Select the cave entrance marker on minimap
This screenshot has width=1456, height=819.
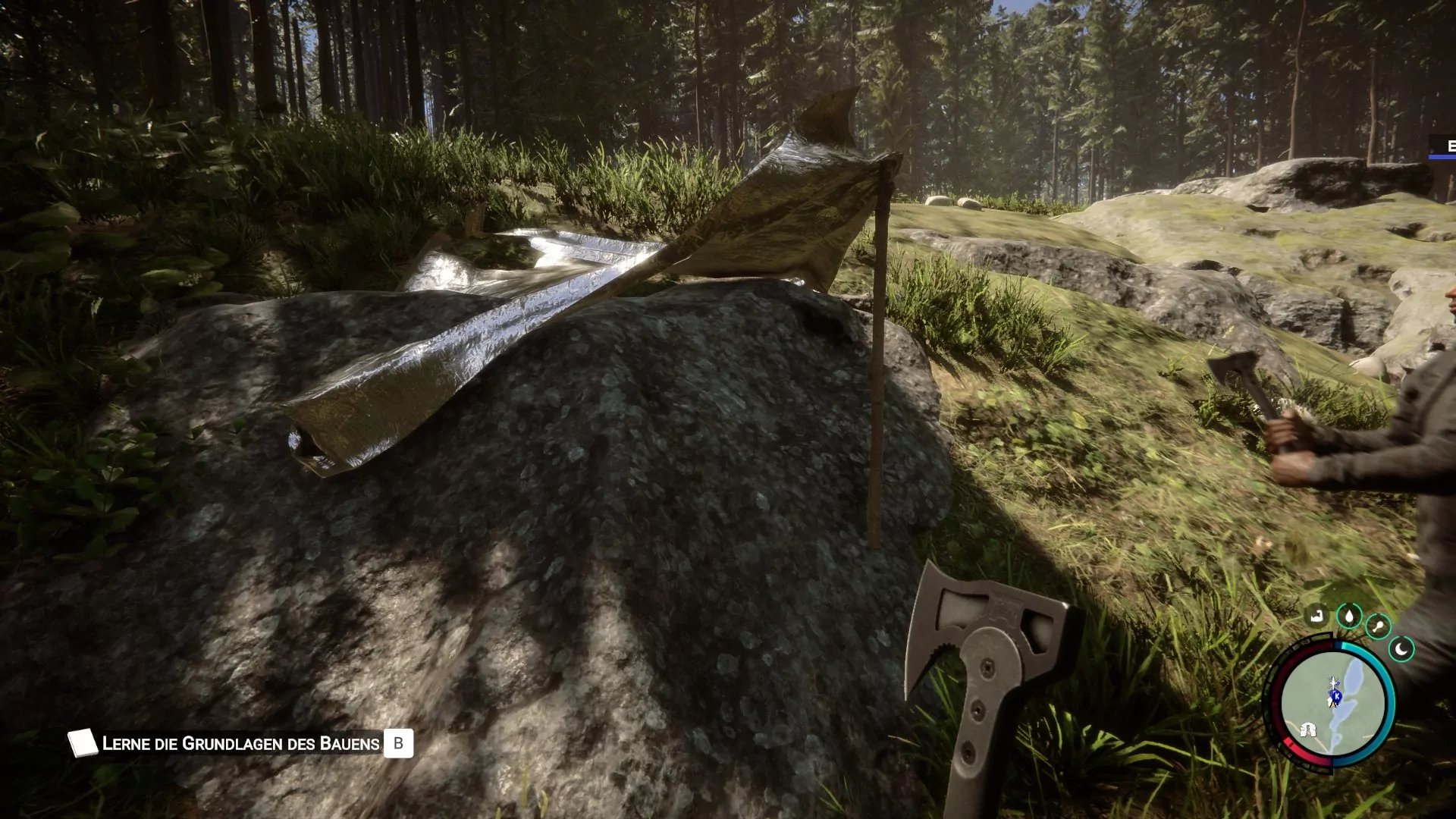click(1307, 730)
